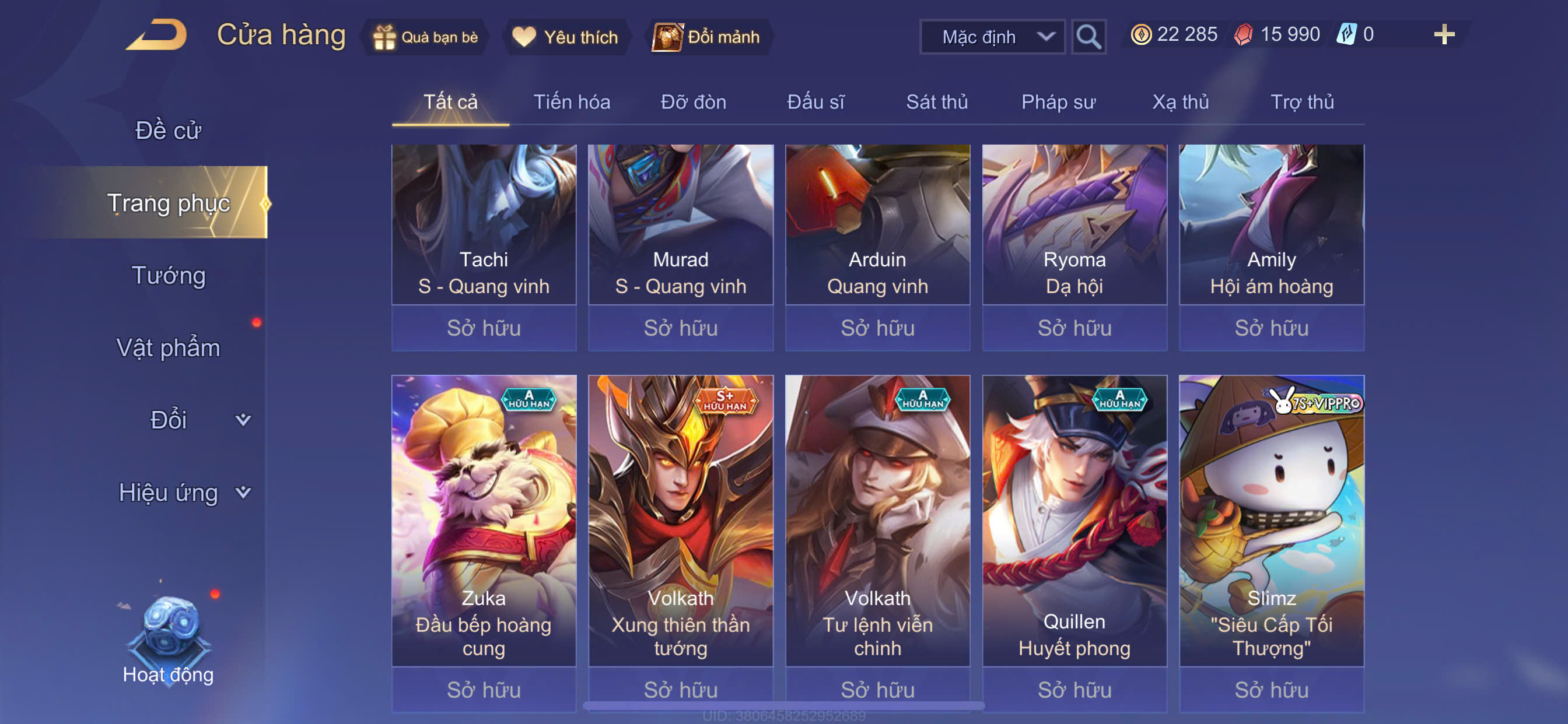Select the Pháp sư category tab
The width and height of the screenshot is (1568, 724).
[1058, 101]
